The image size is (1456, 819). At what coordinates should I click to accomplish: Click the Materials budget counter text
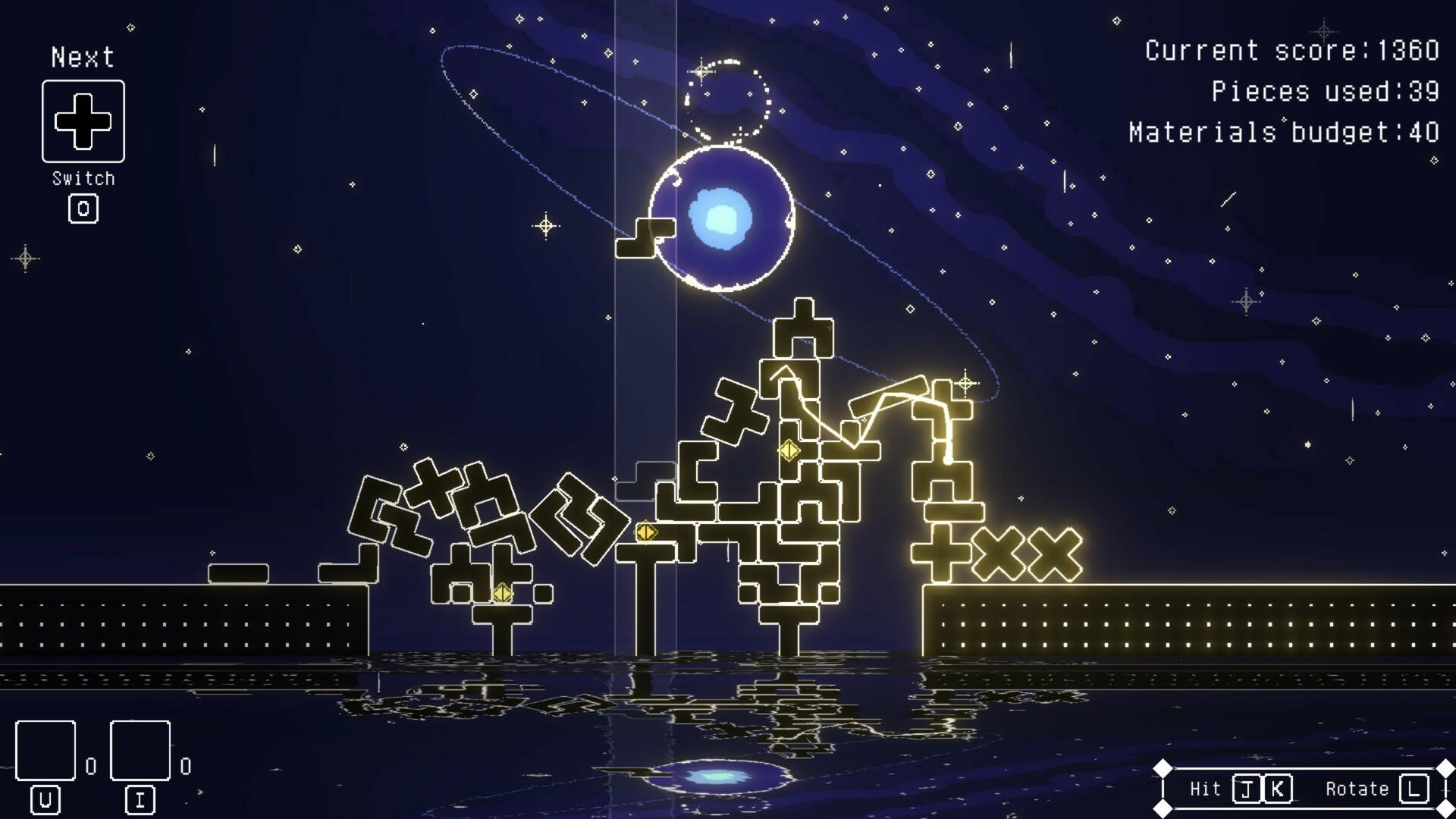[1280, 134]
